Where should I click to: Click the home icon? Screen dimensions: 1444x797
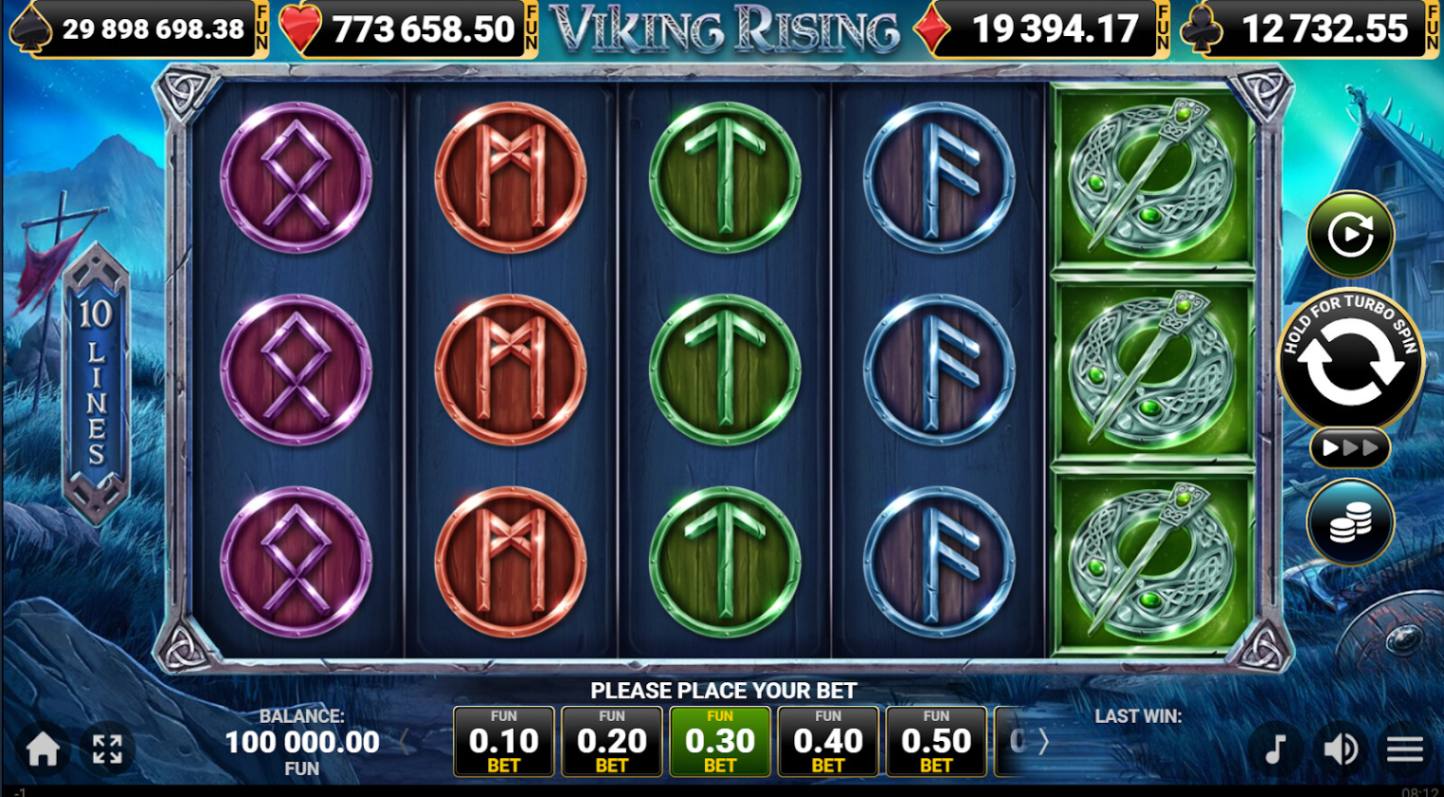pos(40,748)
